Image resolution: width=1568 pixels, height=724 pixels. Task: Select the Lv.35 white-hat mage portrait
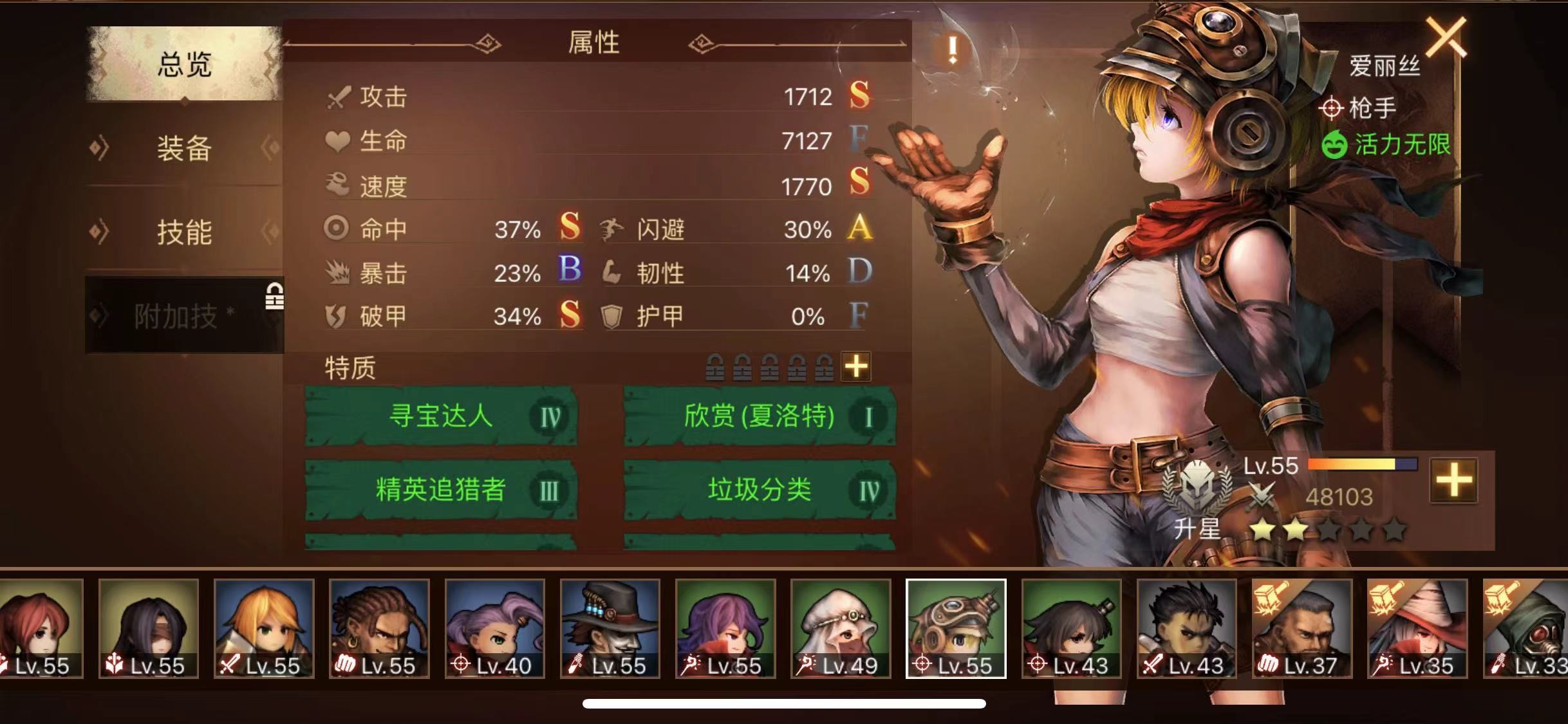1417,628
